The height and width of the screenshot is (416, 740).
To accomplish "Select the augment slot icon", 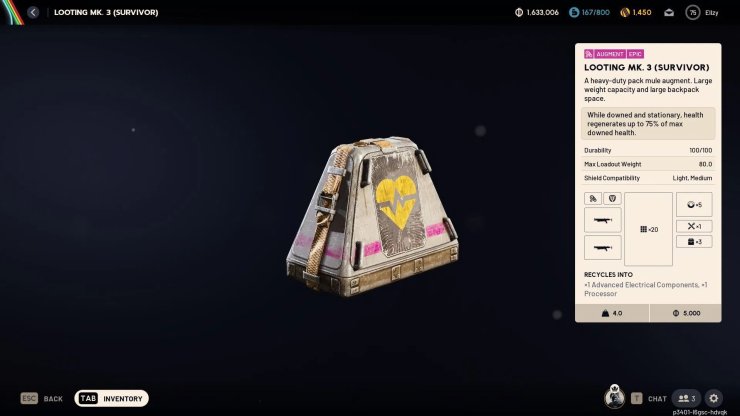I will [x=594, y=199].
